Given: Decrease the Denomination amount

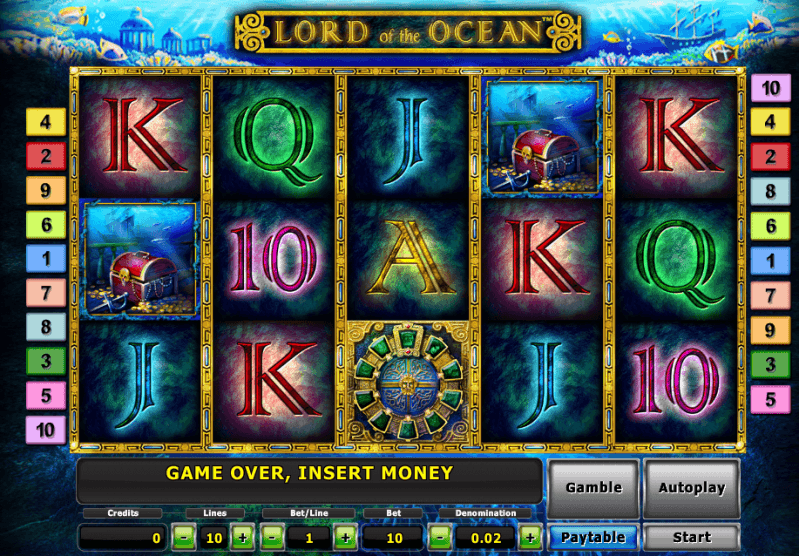Looking at the screenshot, I should point(440,538).
